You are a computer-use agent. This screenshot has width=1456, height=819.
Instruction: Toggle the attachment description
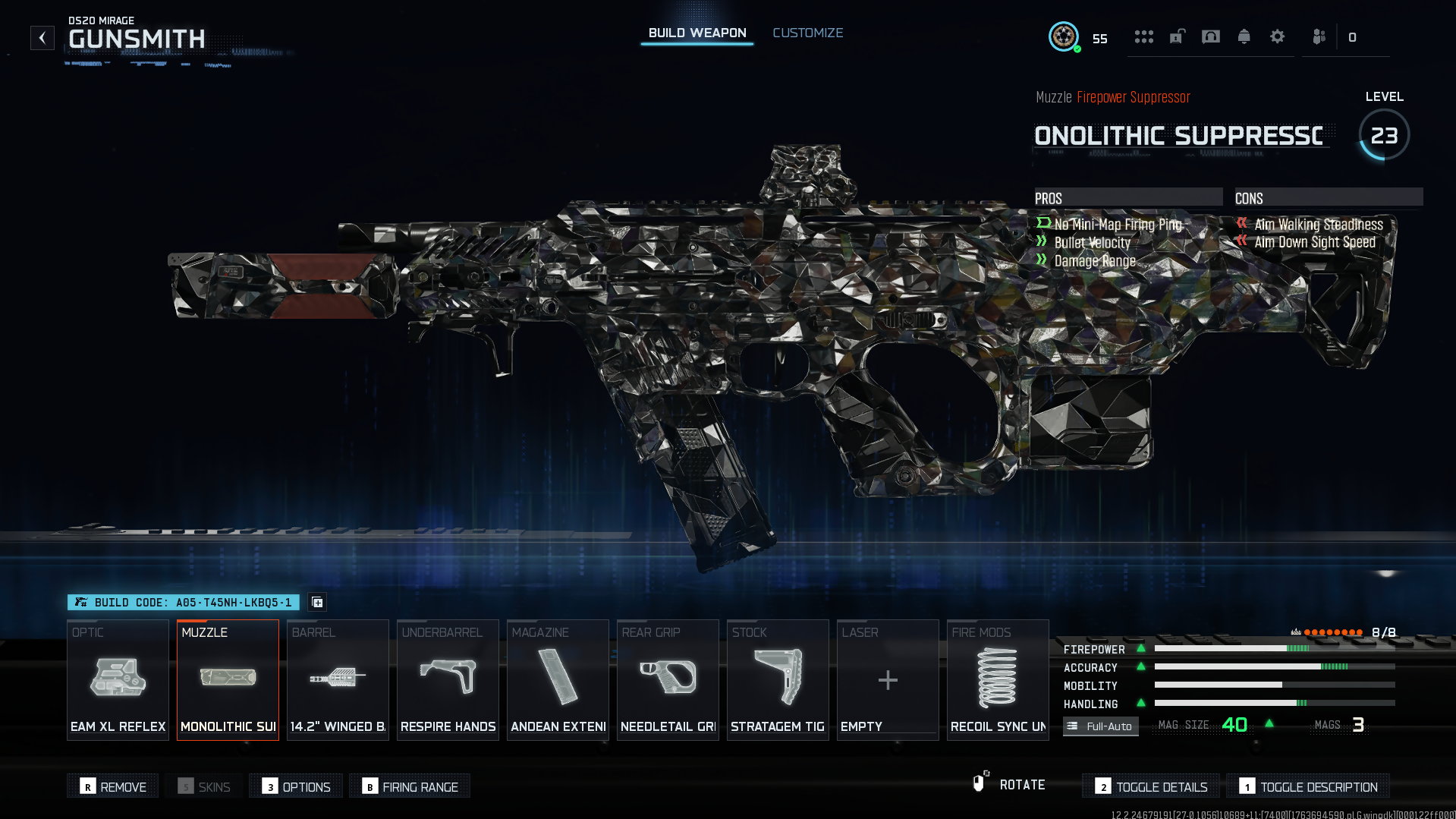tap(1308, 786)
